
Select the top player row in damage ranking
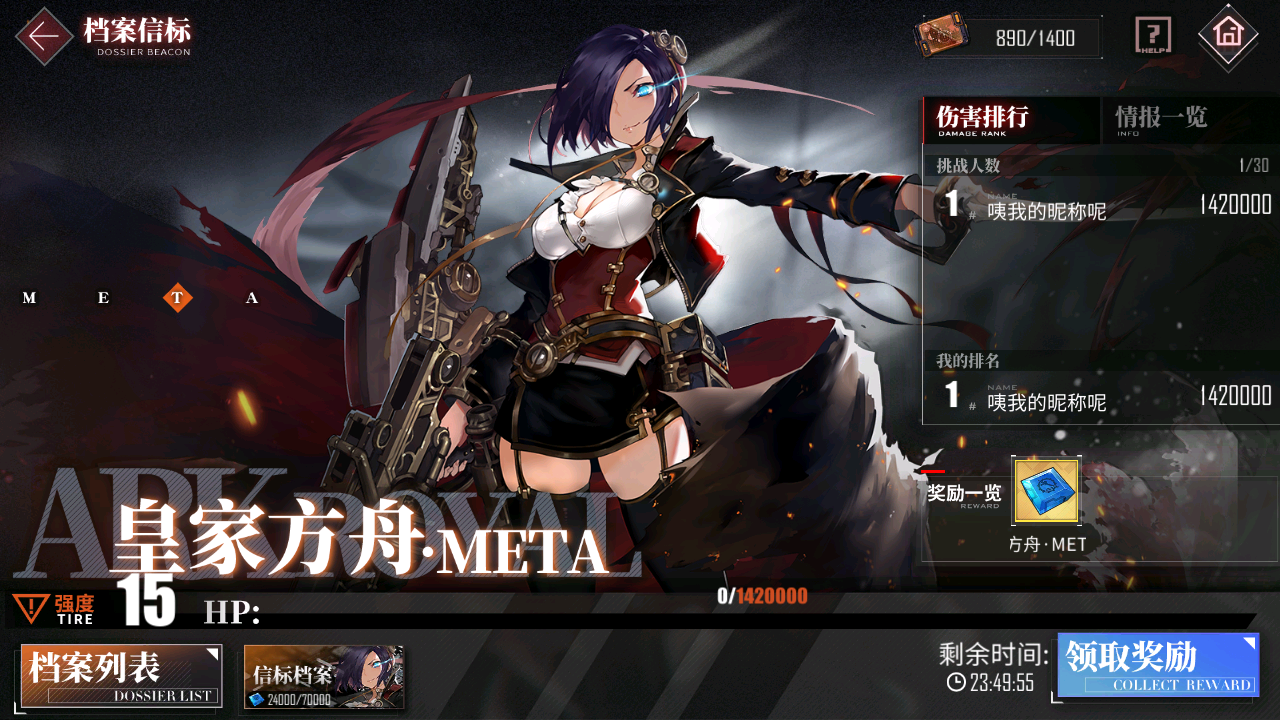click(x=1100, y=207)
